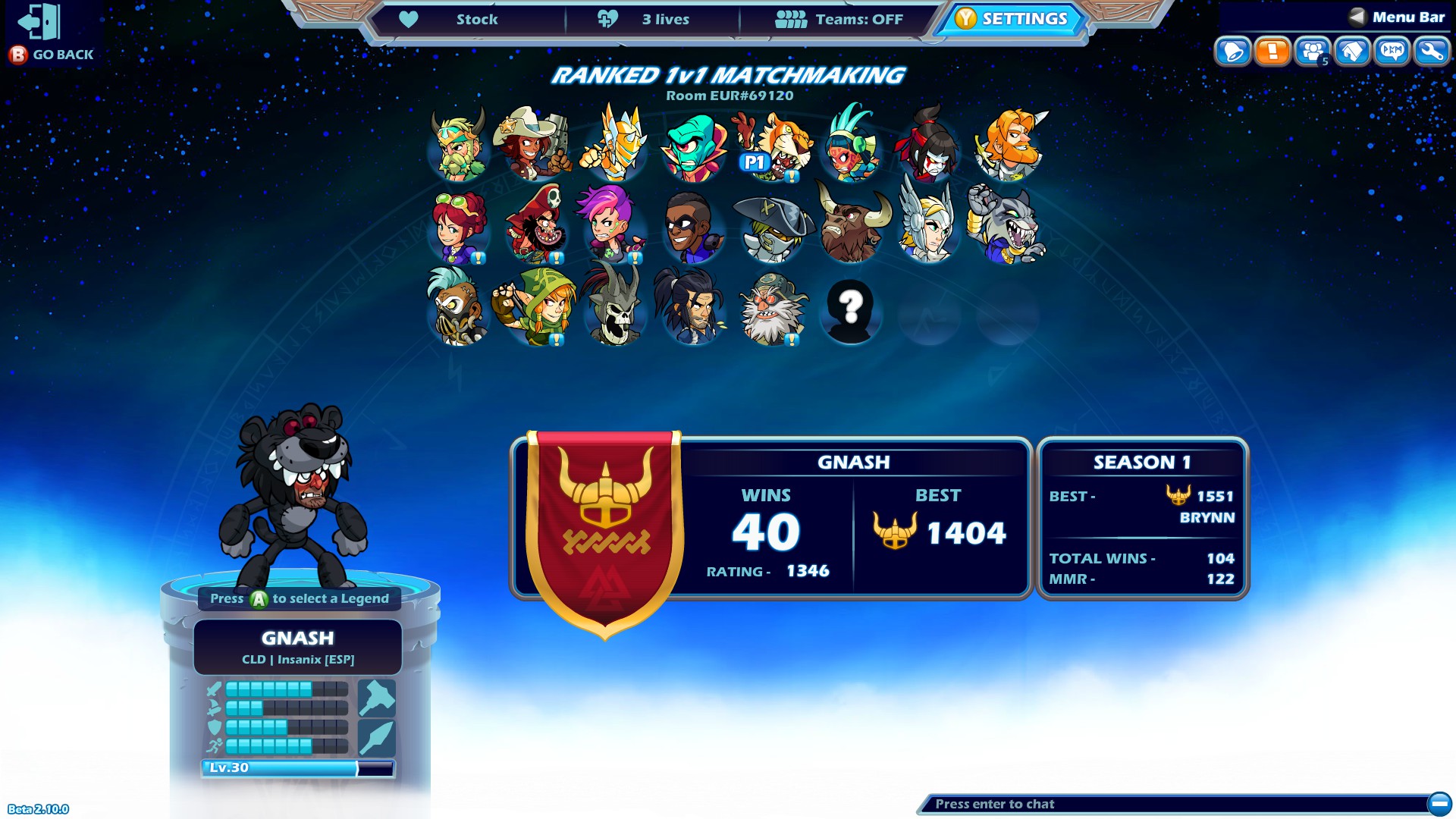Open the clan home icon

(x=1353, y=52)
